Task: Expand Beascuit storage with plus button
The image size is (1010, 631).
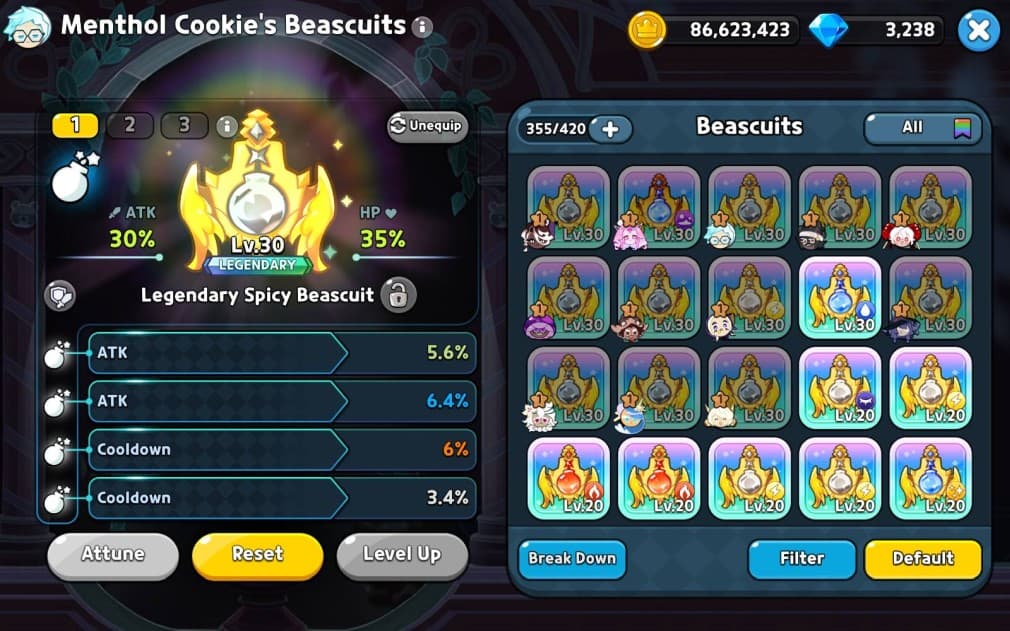Action: click(610, 129)
